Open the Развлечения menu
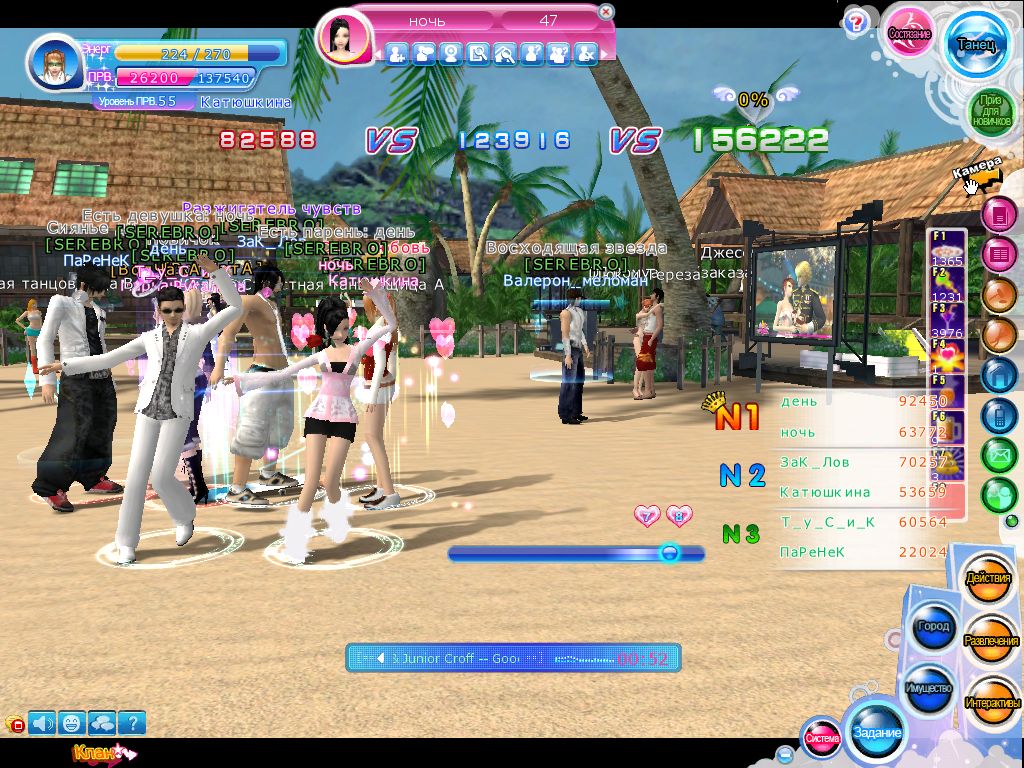The image size is (1024, 768). click(x=991, y=641)
